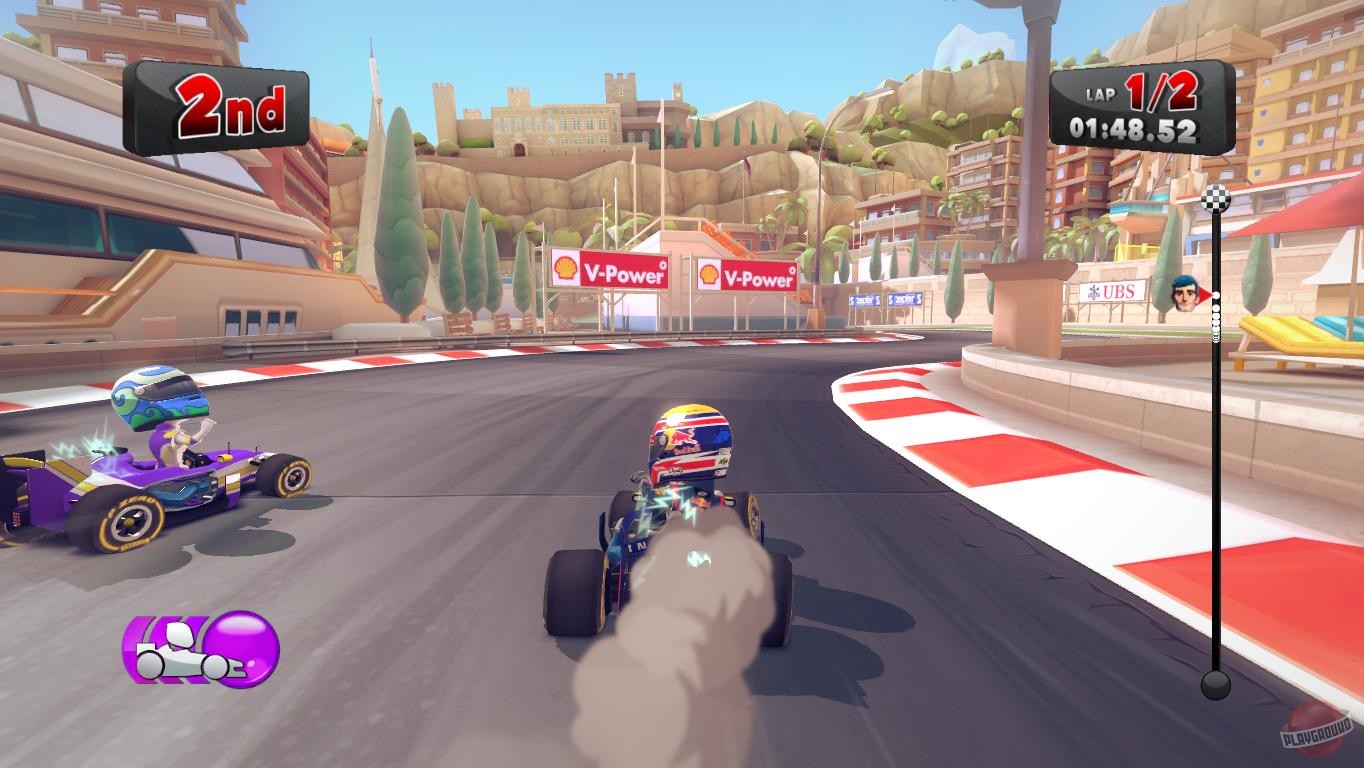Select the 2nd place position badge
Viewport: 1364px width, 768px height.
(x=222, y=107)
